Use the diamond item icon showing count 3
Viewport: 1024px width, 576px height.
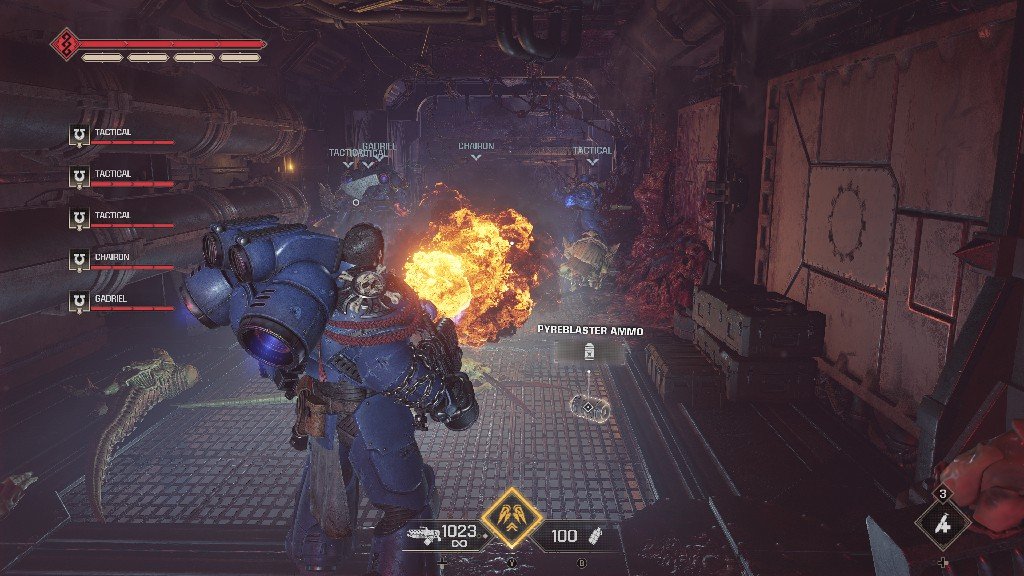click(941, 523)
